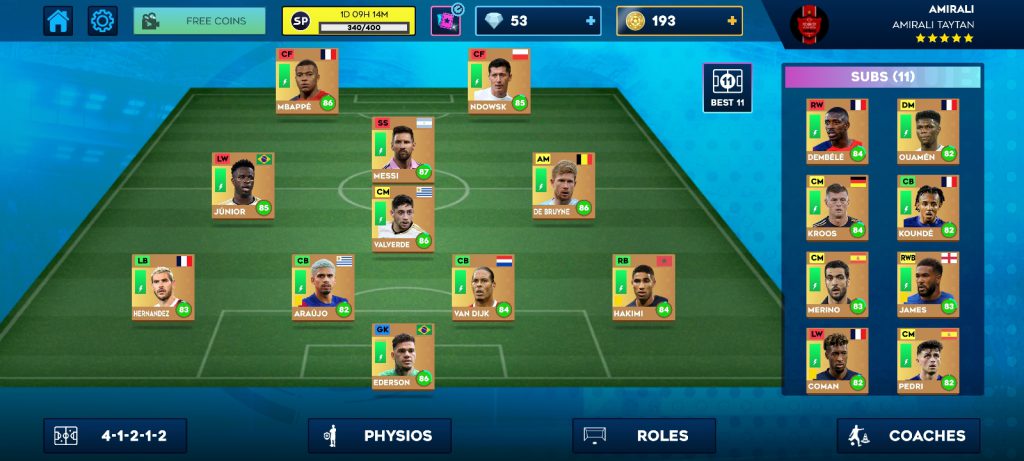Open the settings gear

coord(102,20)
